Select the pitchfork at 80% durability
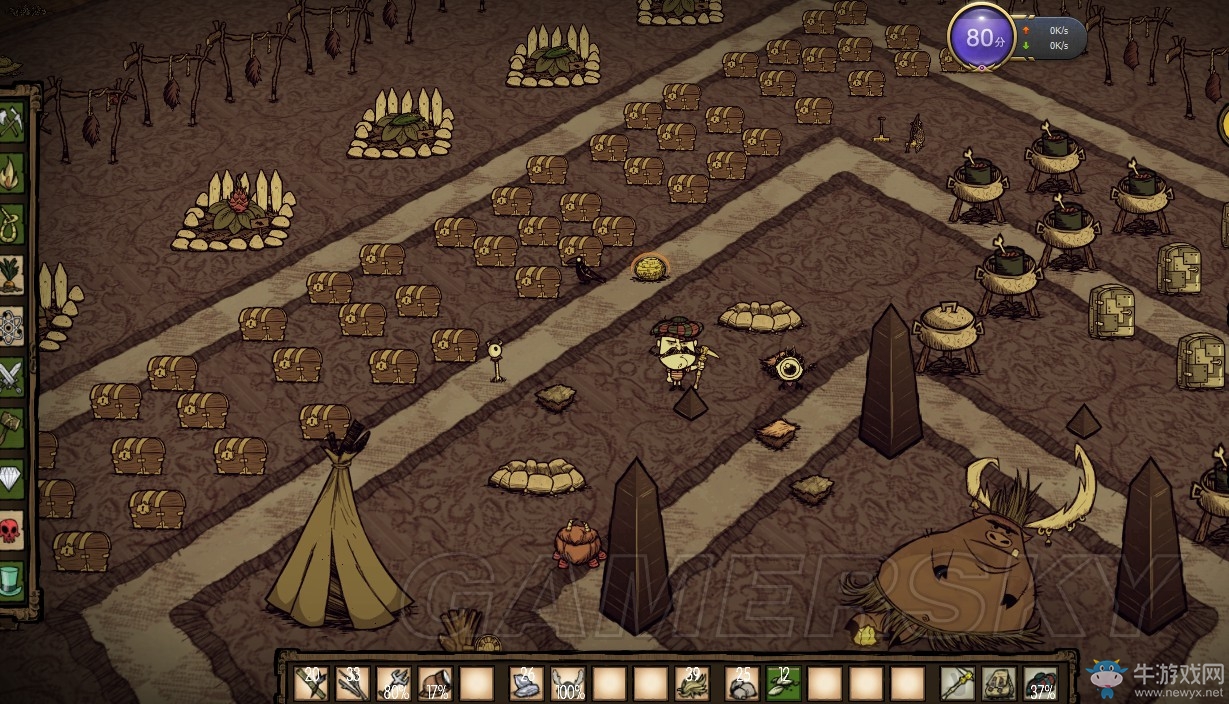The height and width of the screenshot is (704, 1229). (x=394, y=684)
